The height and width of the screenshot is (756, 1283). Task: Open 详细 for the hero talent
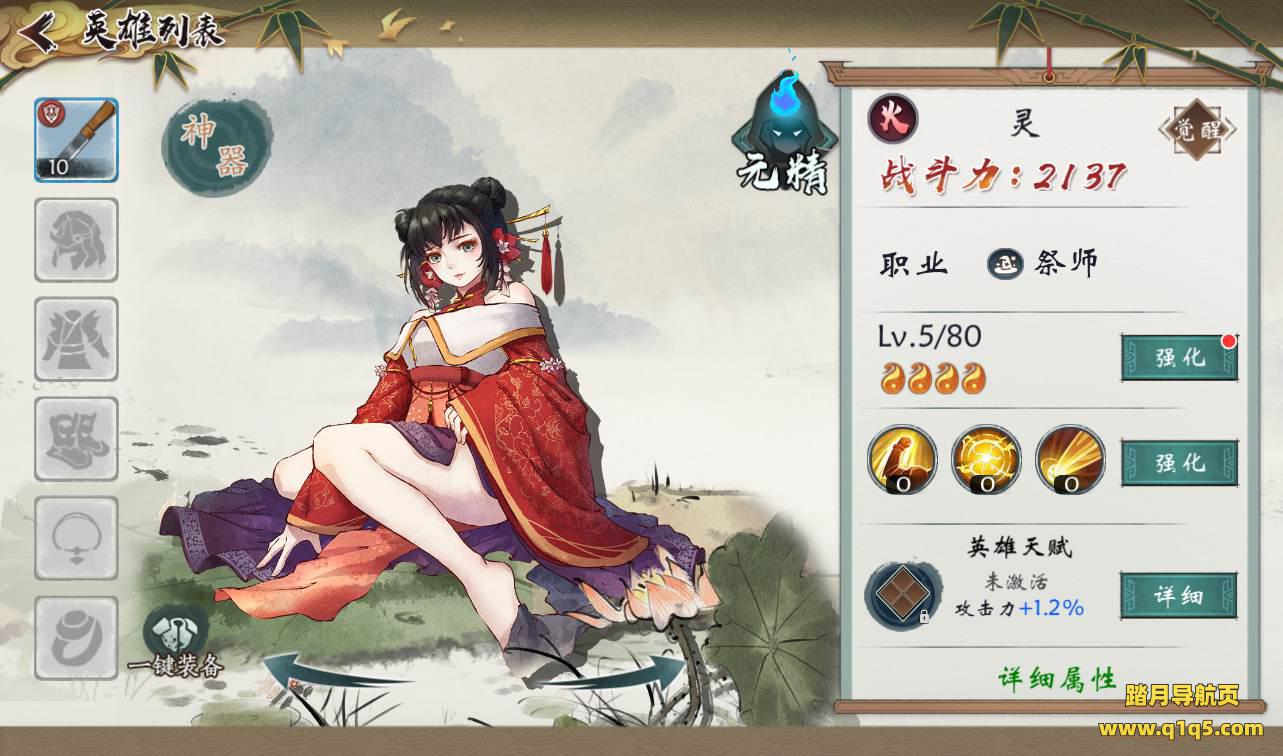click(x=1178, y=596)
